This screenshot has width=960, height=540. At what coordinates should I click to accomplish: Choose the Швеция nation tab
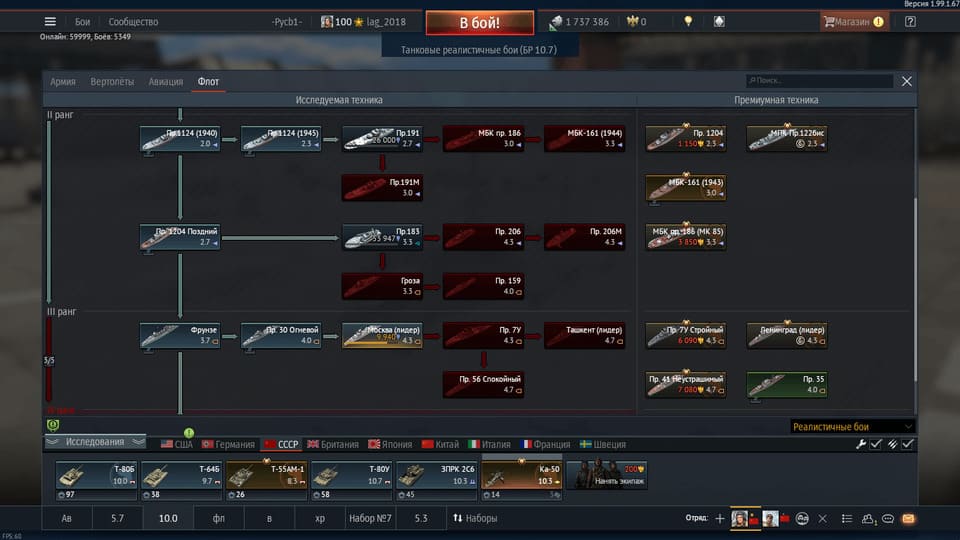(x=602, y=445)
